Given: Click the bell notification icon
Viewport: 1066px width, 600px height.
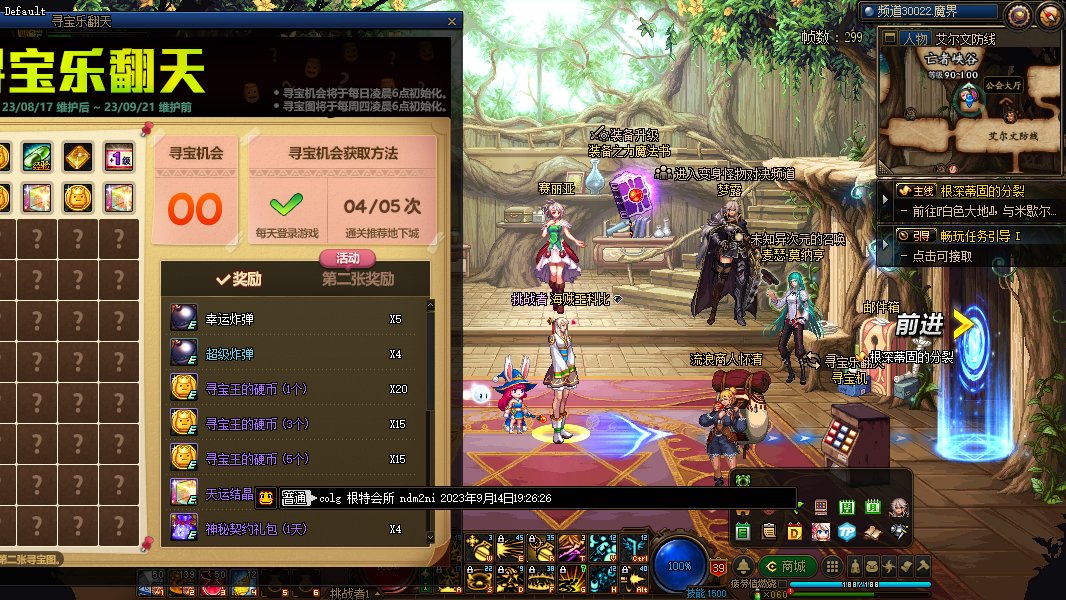Looking at the screenshot, I should (744, 567).
